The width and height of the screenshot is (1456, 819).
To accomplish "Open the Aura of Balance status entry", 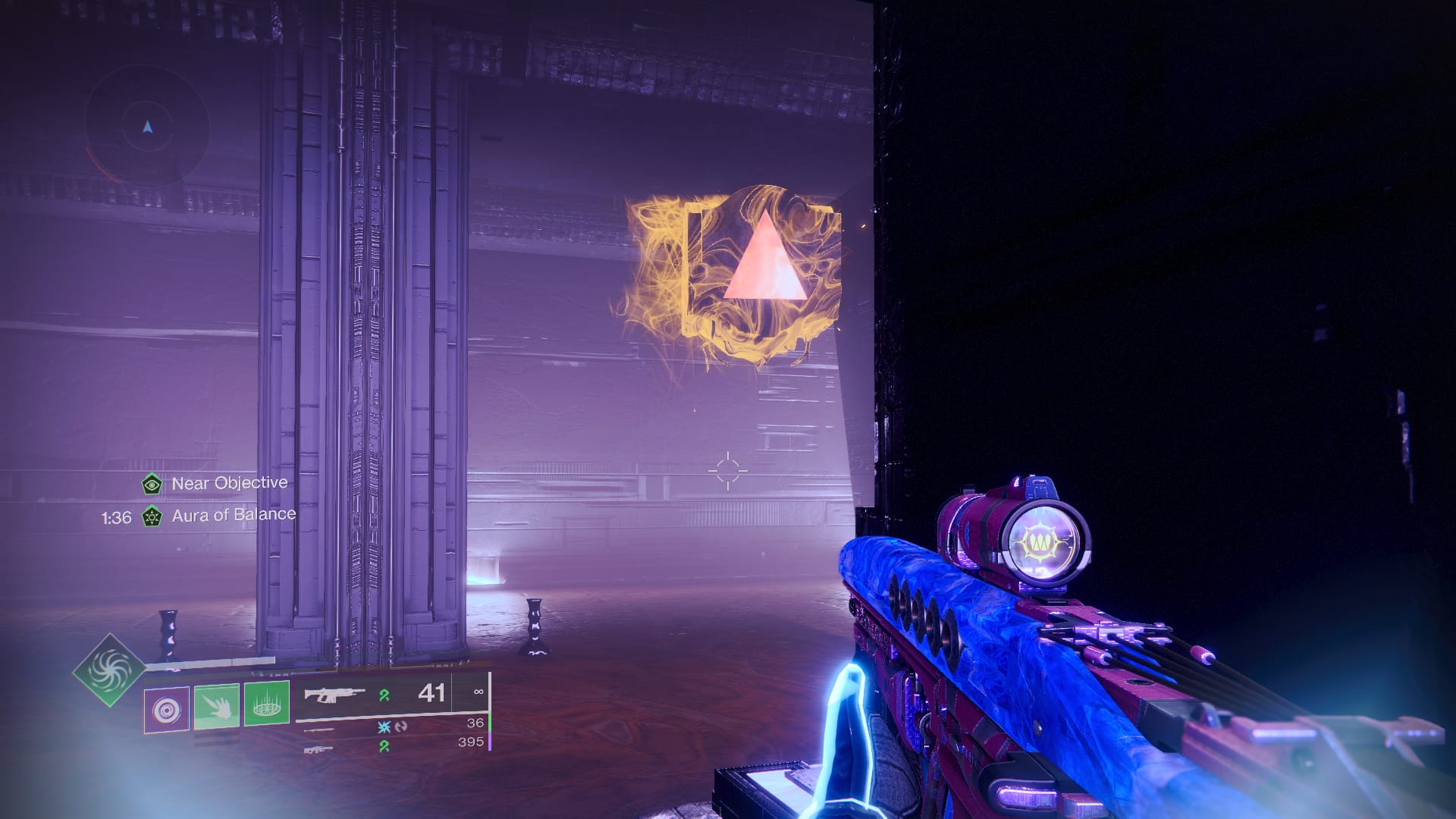I will (x=233, y=514).
